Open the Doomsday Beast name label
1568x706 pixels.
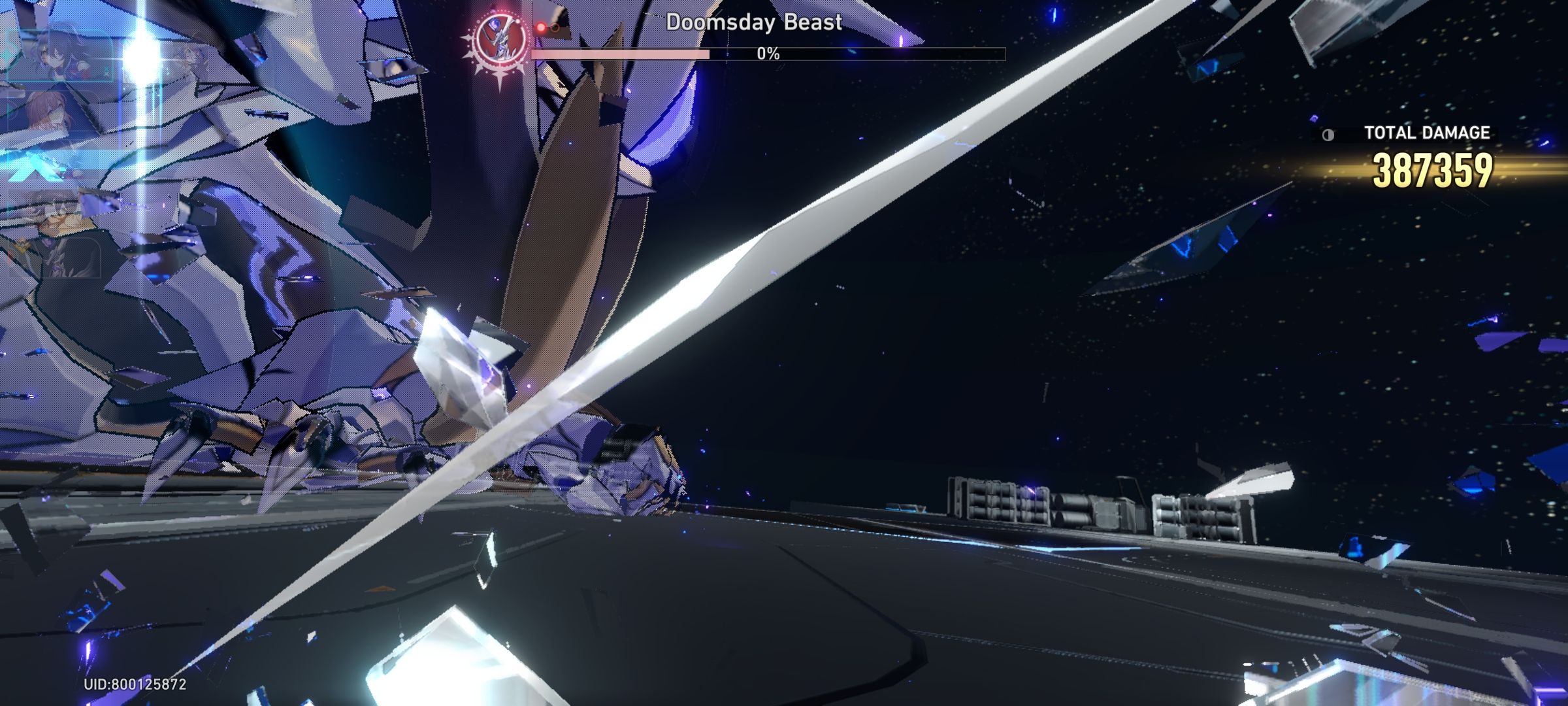(x=753, y=24)
